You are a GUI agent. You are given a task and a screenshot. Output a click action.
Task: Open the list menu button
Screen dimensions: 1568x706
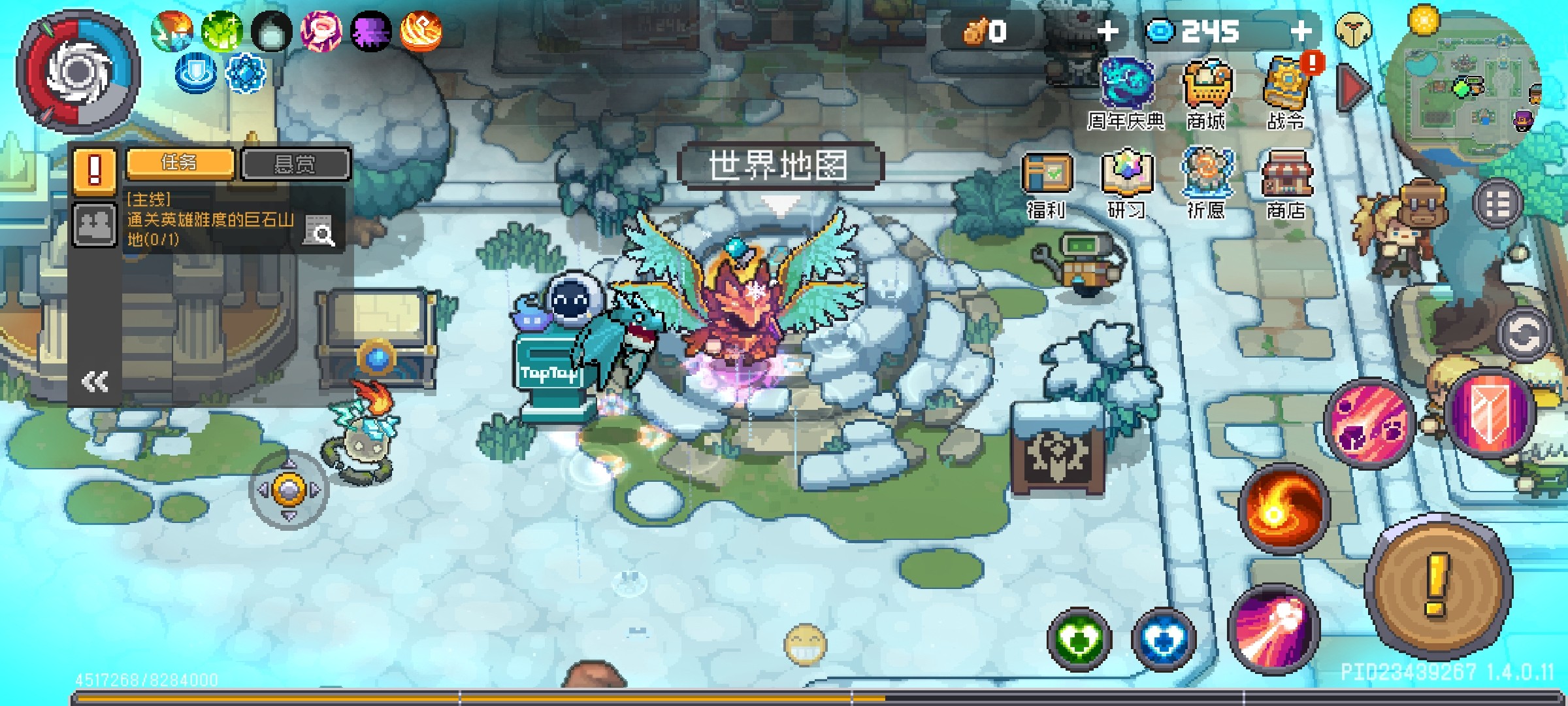pos(1497,204)
